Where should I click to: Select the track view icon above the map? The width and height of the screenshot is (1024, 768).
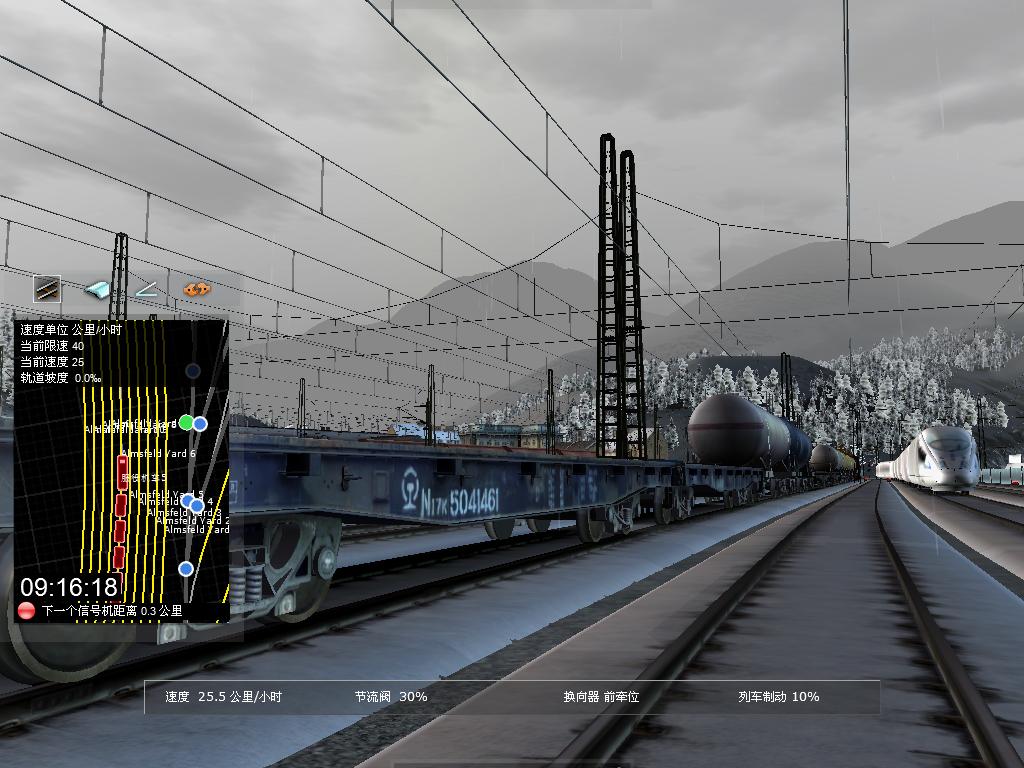click(x=47, y=290)
